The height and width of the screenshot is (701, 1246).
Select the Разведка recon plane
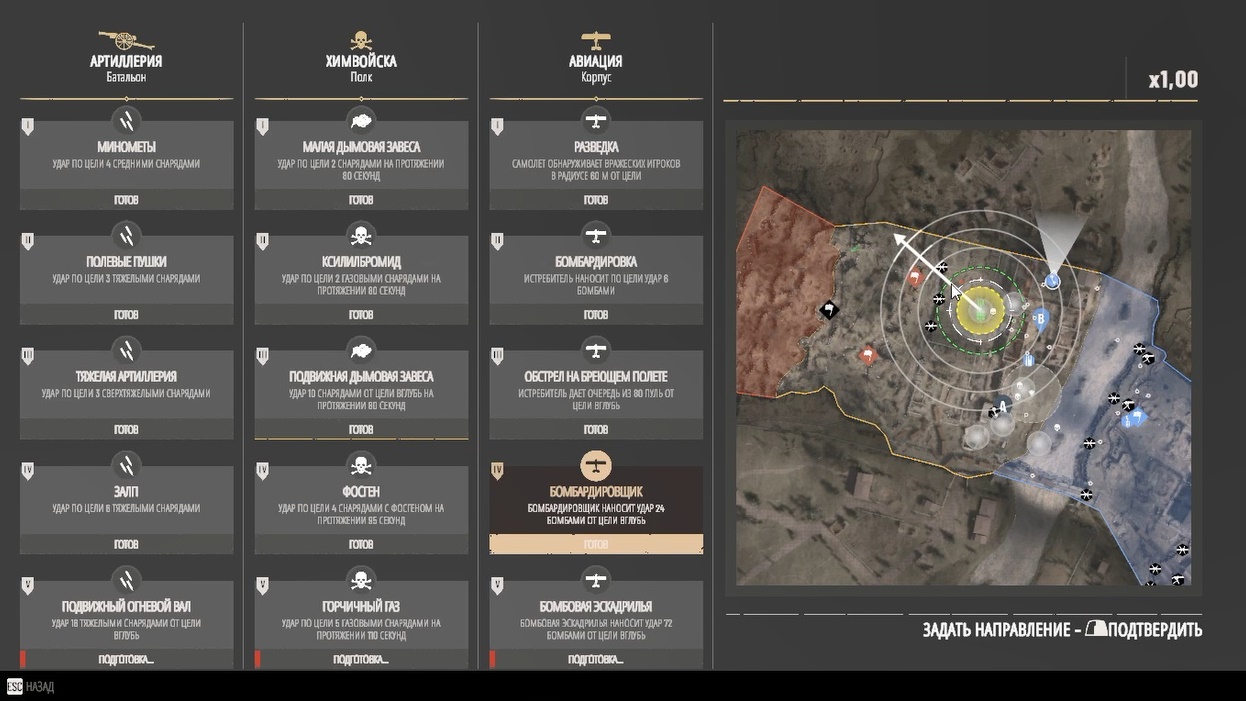click(596, 157)
